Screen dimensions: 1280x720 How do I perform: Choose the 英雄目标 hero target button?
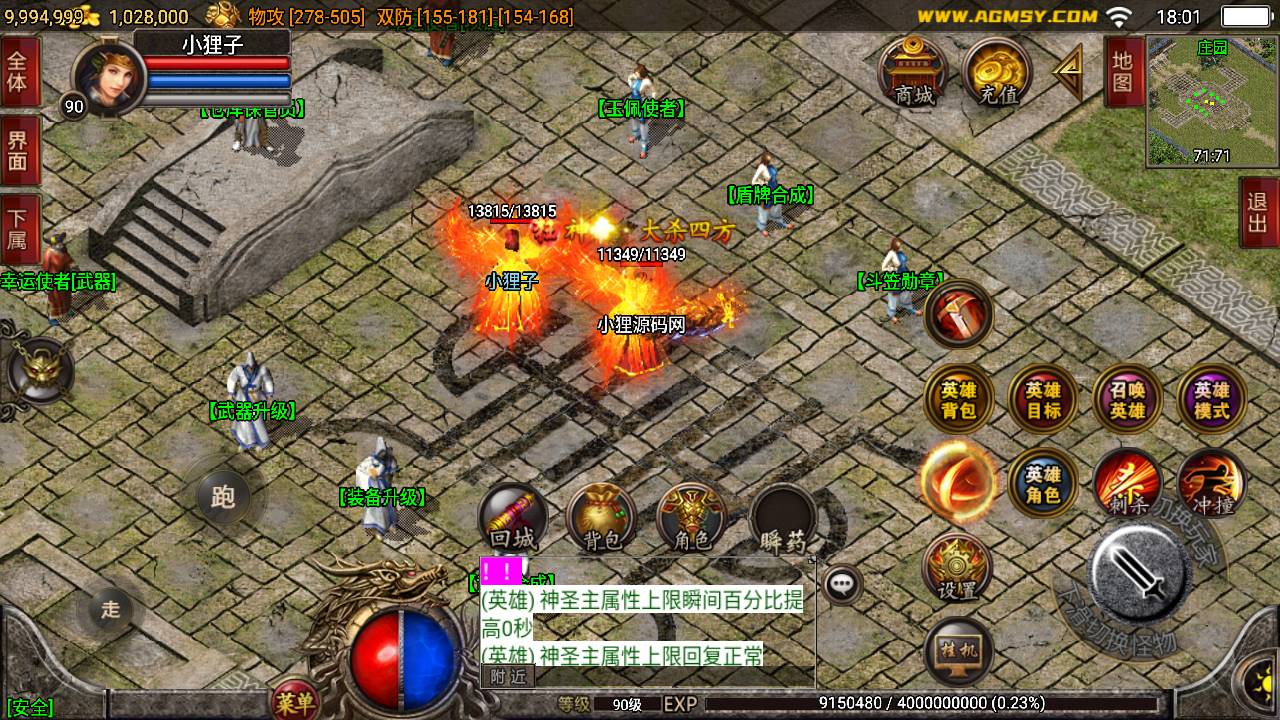point(1043,400)
